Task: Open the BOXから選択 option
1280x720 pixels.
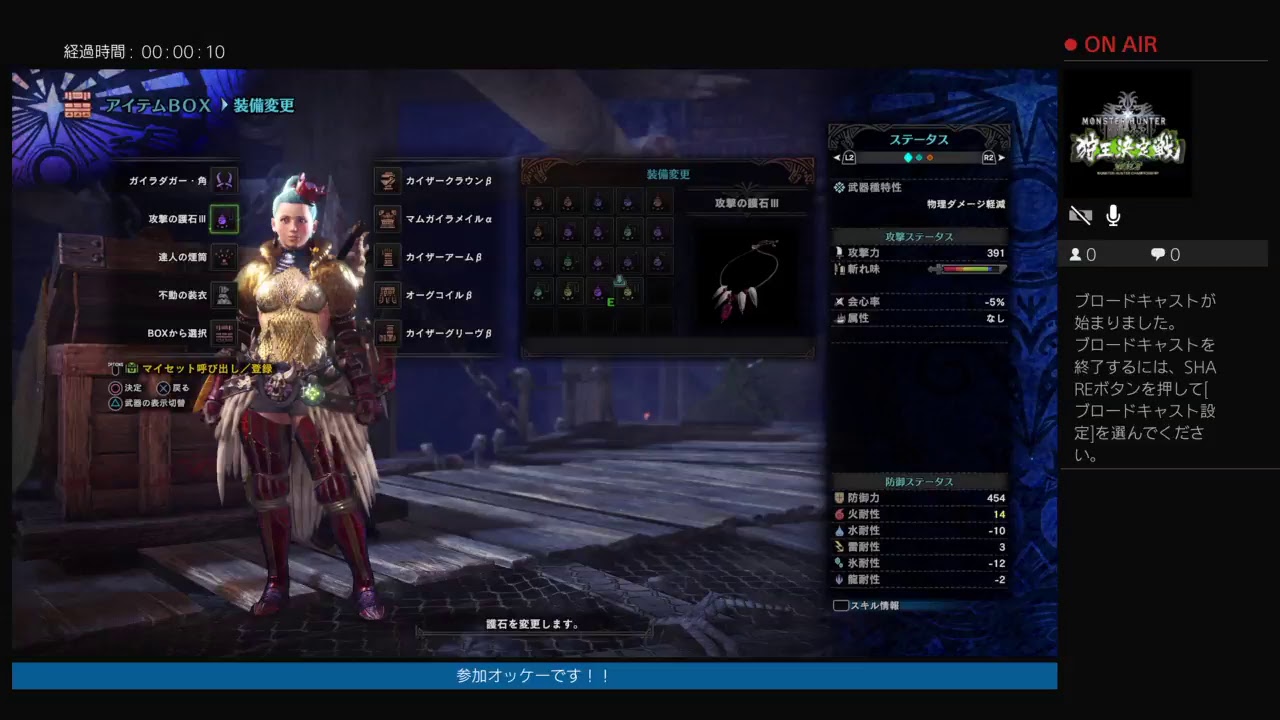Action: click(224, 333)
